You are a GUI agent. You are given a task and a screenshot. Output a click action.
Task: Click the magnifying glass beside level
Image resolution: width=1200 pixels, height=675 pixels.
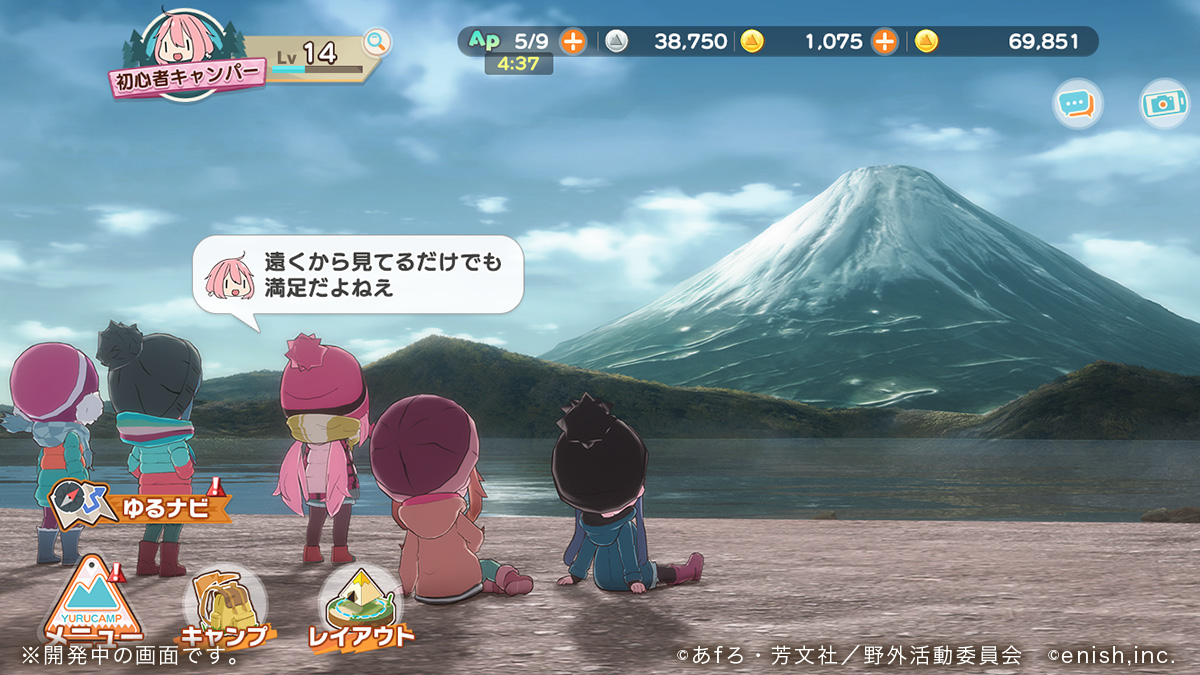376,41
